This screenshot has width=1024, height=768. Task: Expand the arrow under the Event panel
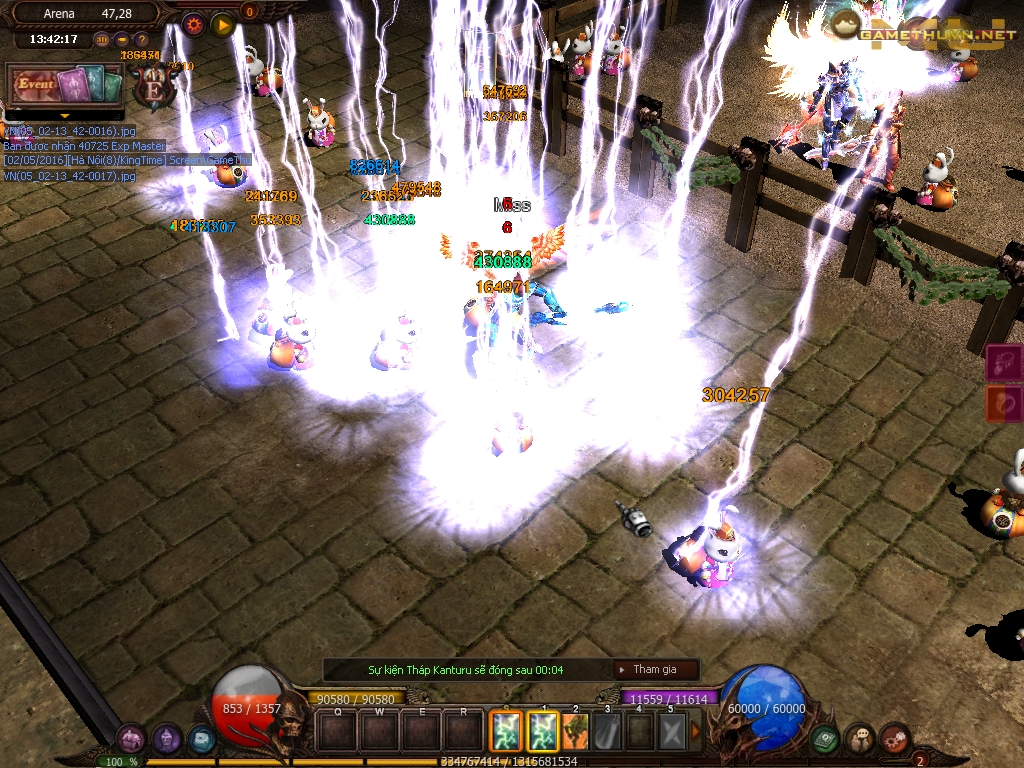point(64,116)
